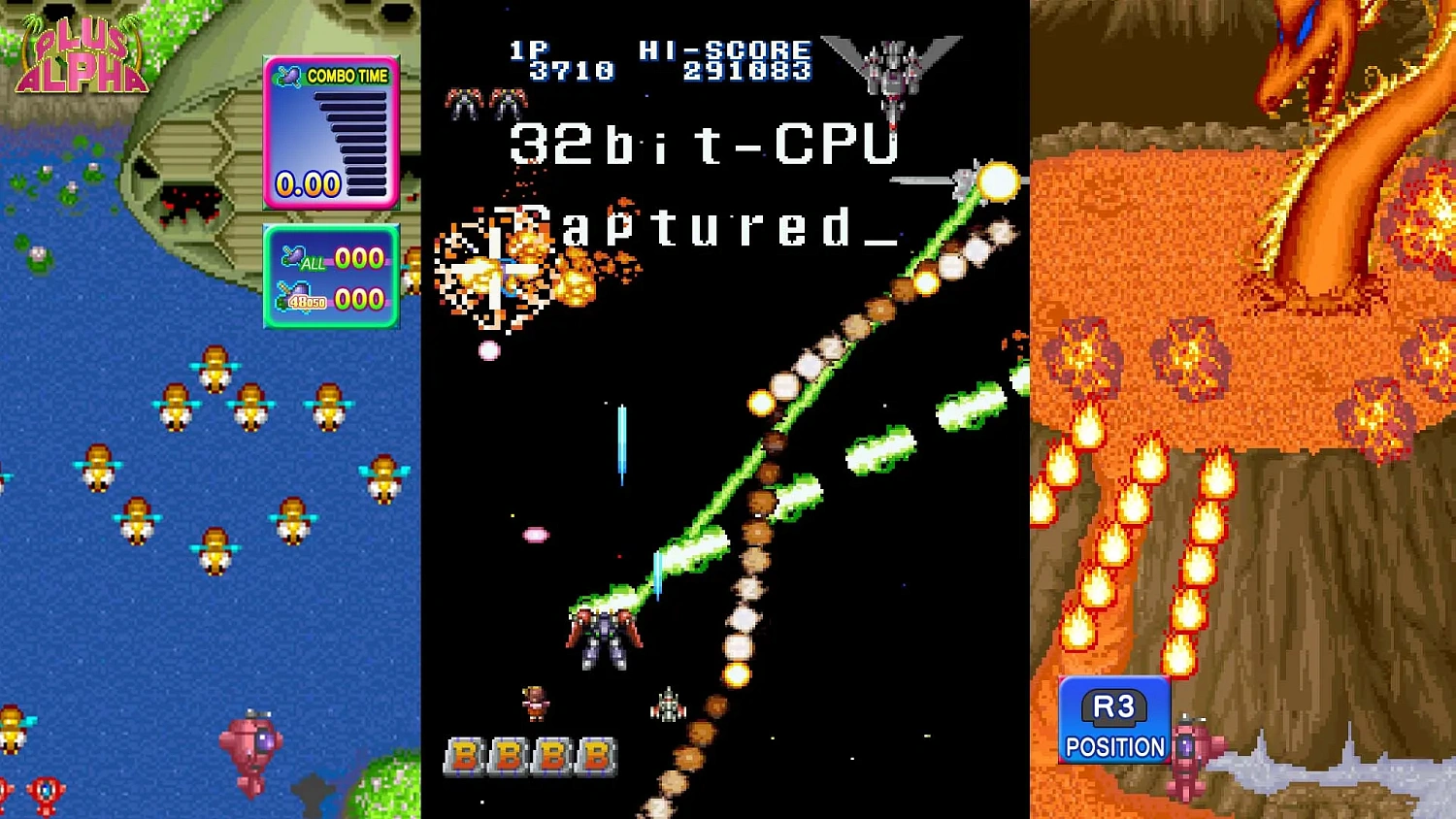The width and height of the screenshot is (1456, 819).
Task: Toggle the second B bomb slot
Action: point(510,756)
